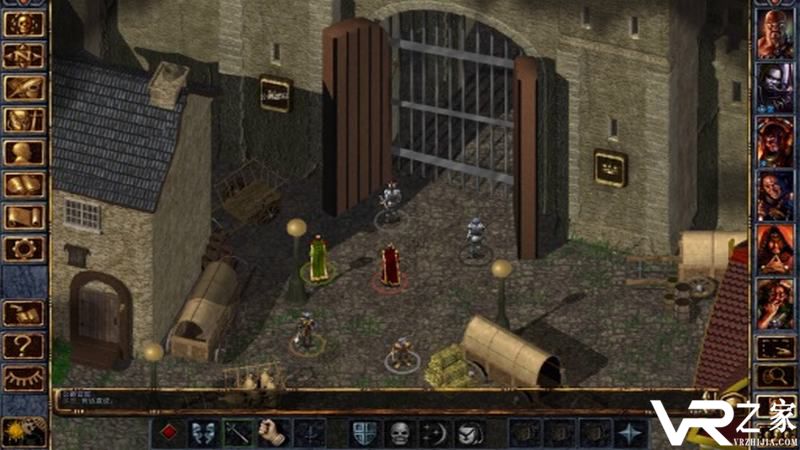The height and width of the screenshot is (450, 800).
Task: Activate the quartered shield icon
Action: click(364, 433)
